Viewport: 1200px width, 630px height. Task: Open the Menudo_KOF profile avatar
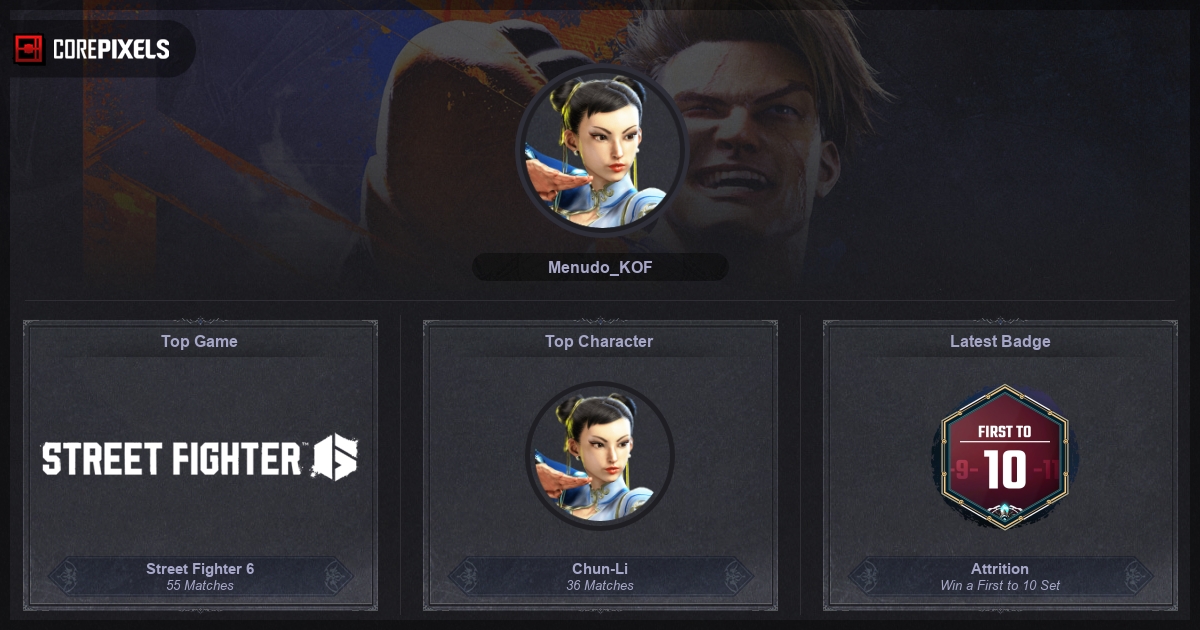point(600,151)
